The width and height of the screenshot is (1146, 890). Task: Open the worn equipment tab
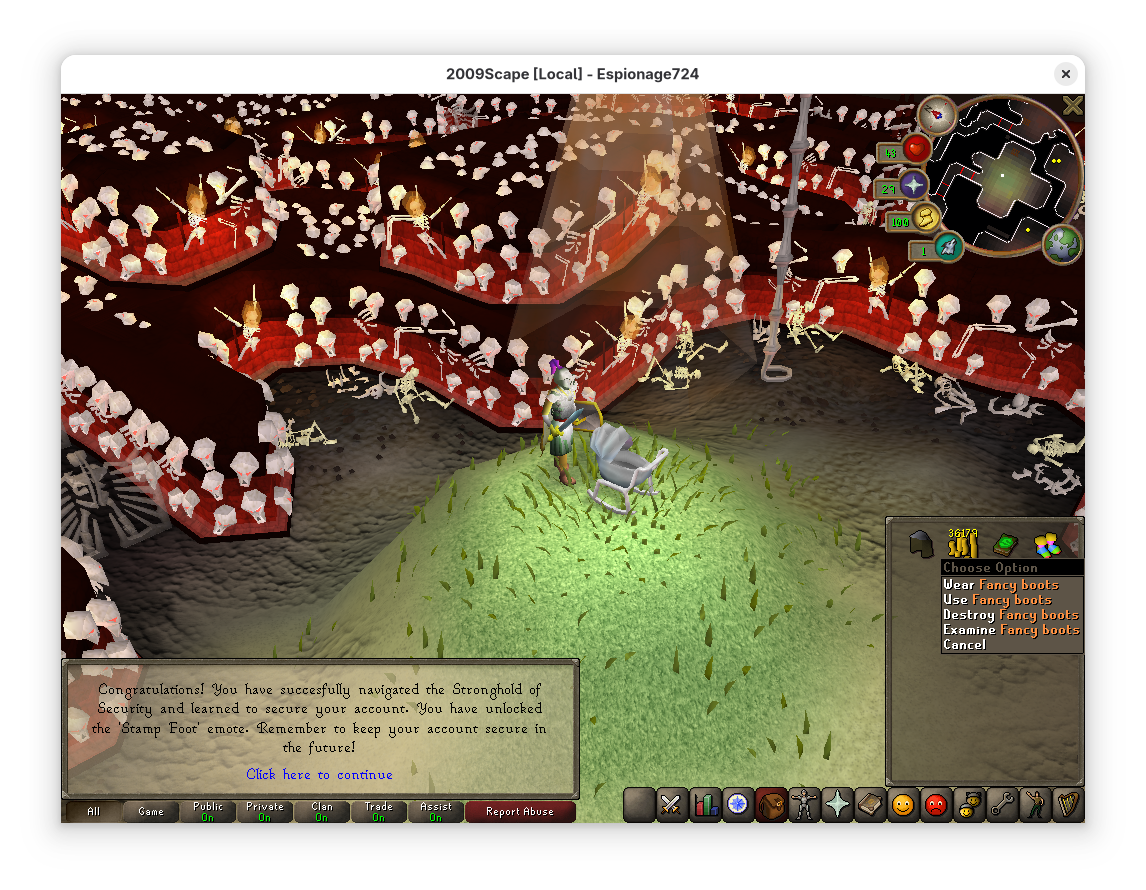804,804
